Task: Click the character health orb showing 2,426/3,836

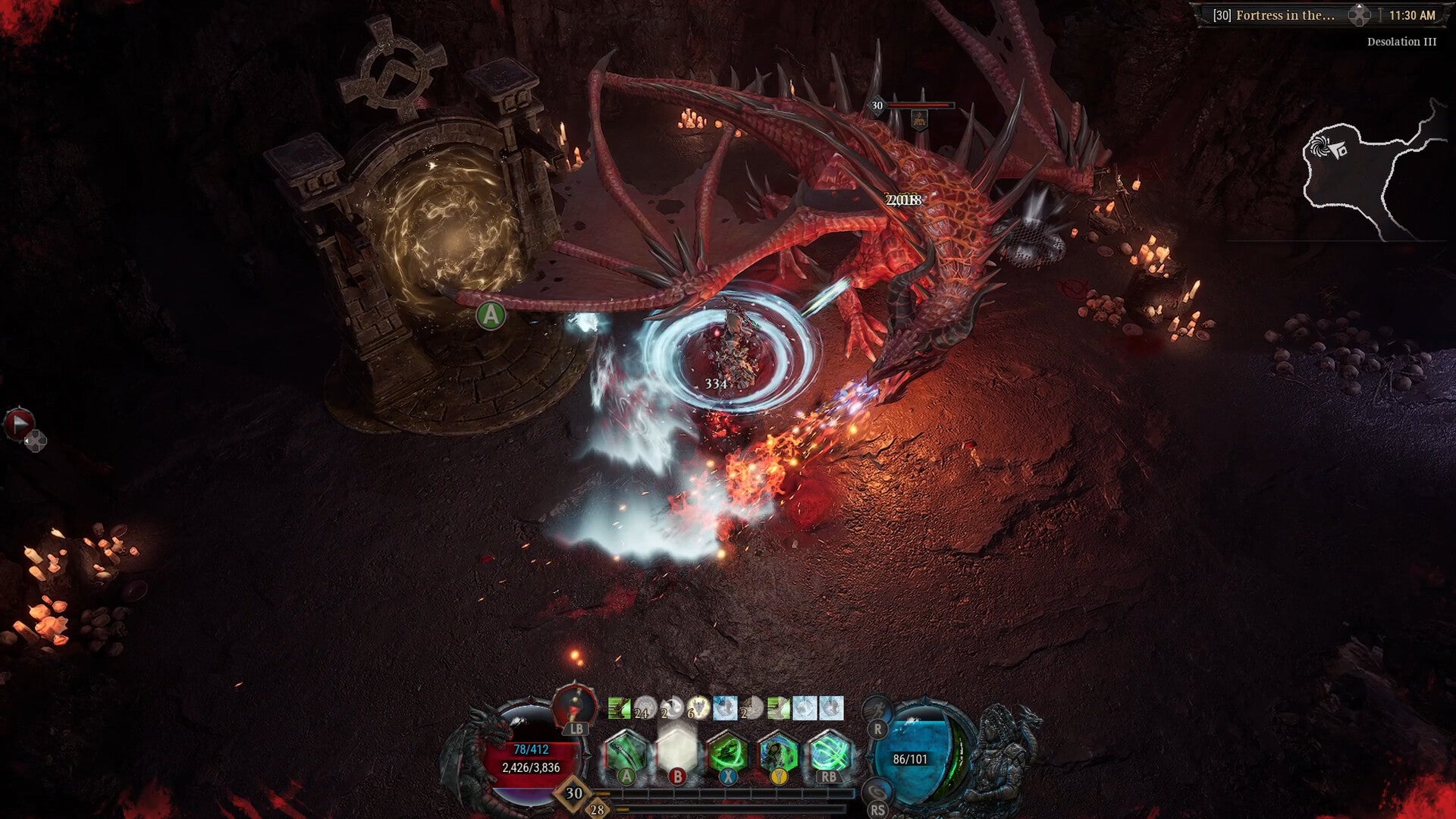Action: 531,766
